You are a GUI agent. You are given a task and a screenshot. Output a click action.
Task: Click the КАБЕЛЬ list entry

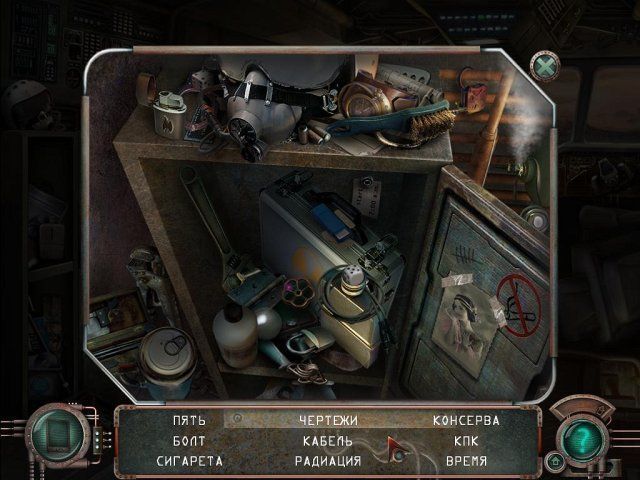pos(328,441)
